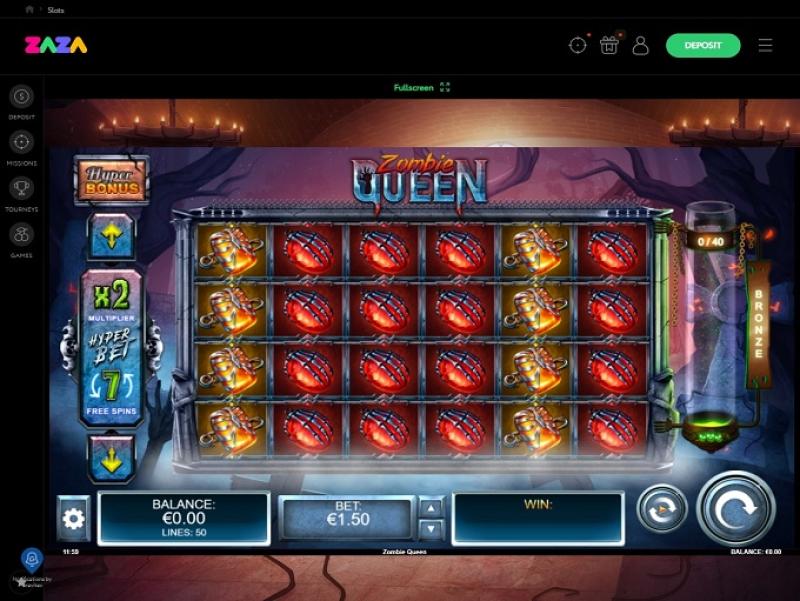Click the Slots breadcrumb link
800x601 pixels.
(x=56, y=9)
